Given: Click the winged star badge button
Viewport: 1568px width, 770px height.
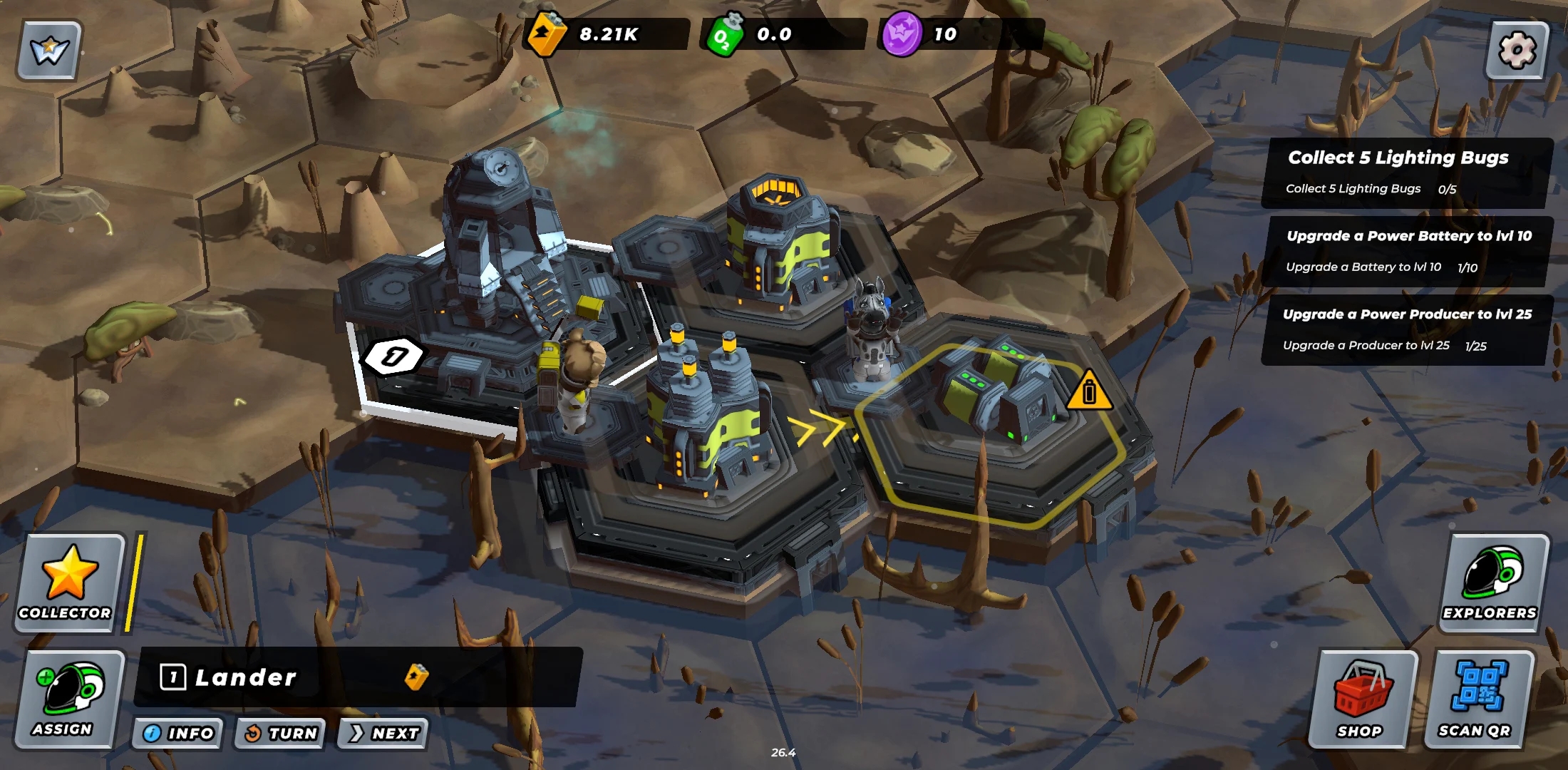Looking at the screenshot, I should (49, 50).
